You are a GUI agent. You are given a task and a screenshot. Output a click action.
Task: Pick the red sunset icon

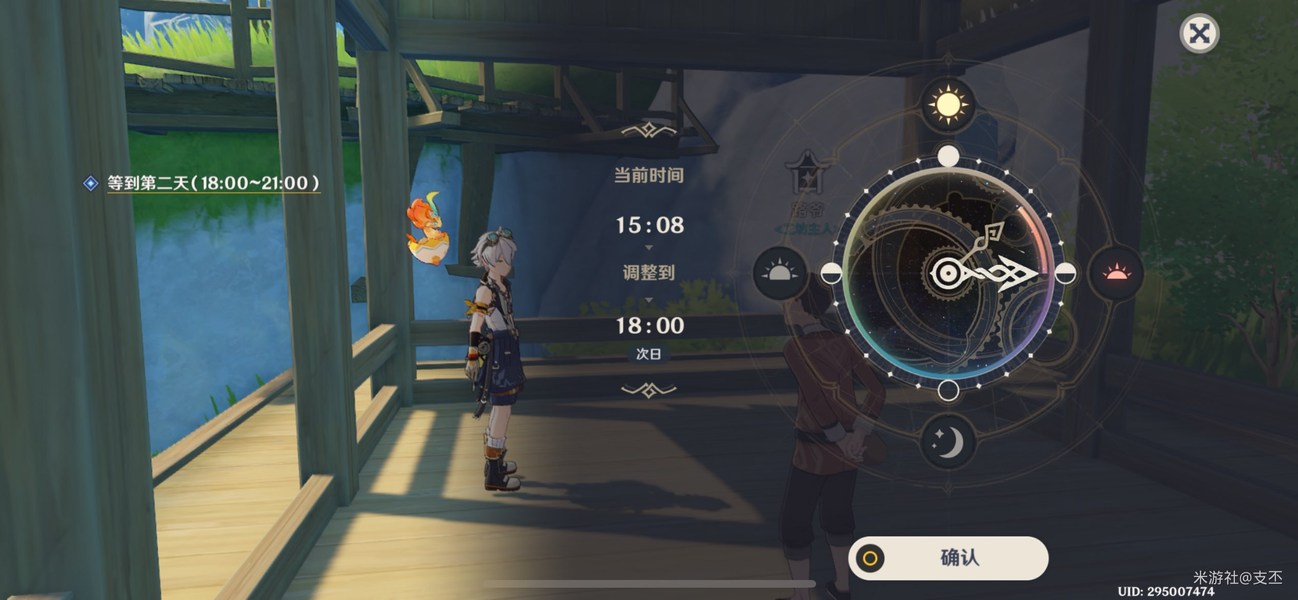coord(1115,273)
